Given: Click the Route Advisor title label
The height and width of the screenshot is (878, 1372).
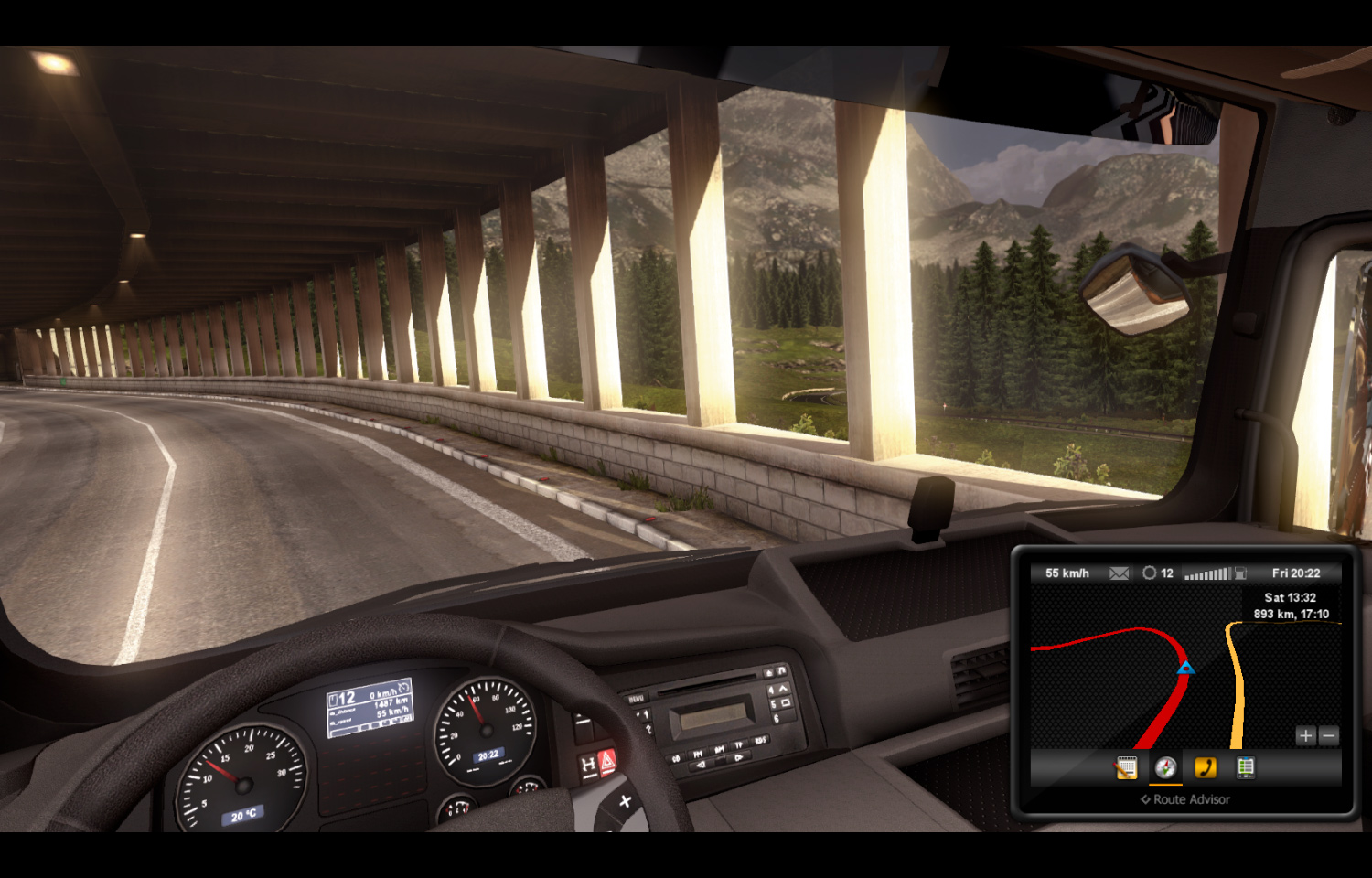Looking at the screenshot, I should pyautogui.click(x=1185, y=799).
